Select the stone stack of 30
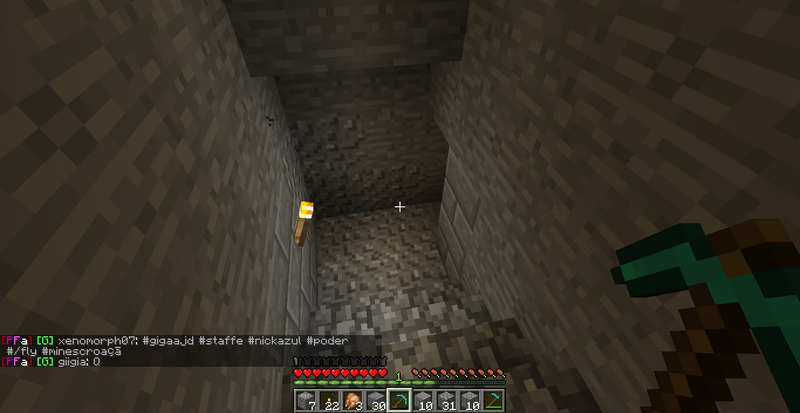The image size is (800, 413). [x=376, y=401]
